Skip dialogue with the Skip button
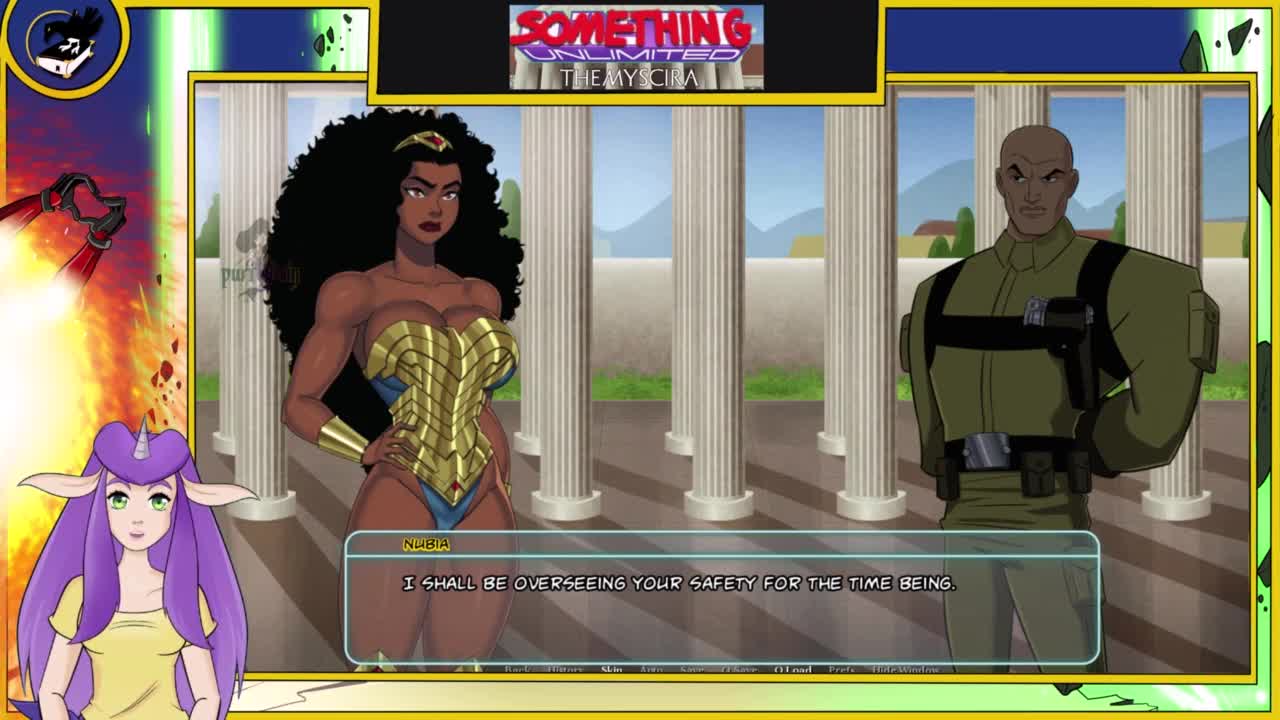The width and height of the screenshot is (1280, 720). tap(611, 669)
